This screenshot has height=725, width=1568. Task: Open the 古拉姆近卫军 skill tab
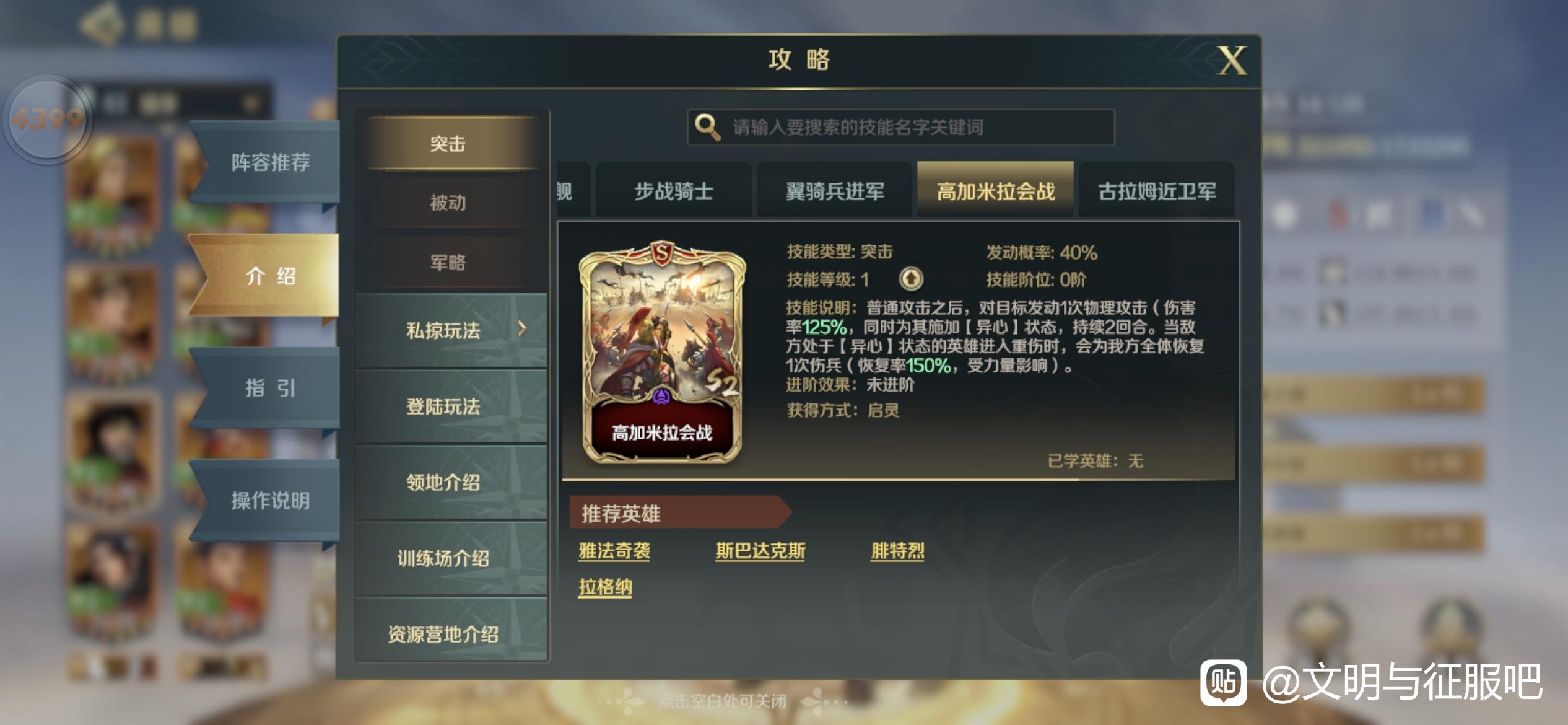point(1157,190)
